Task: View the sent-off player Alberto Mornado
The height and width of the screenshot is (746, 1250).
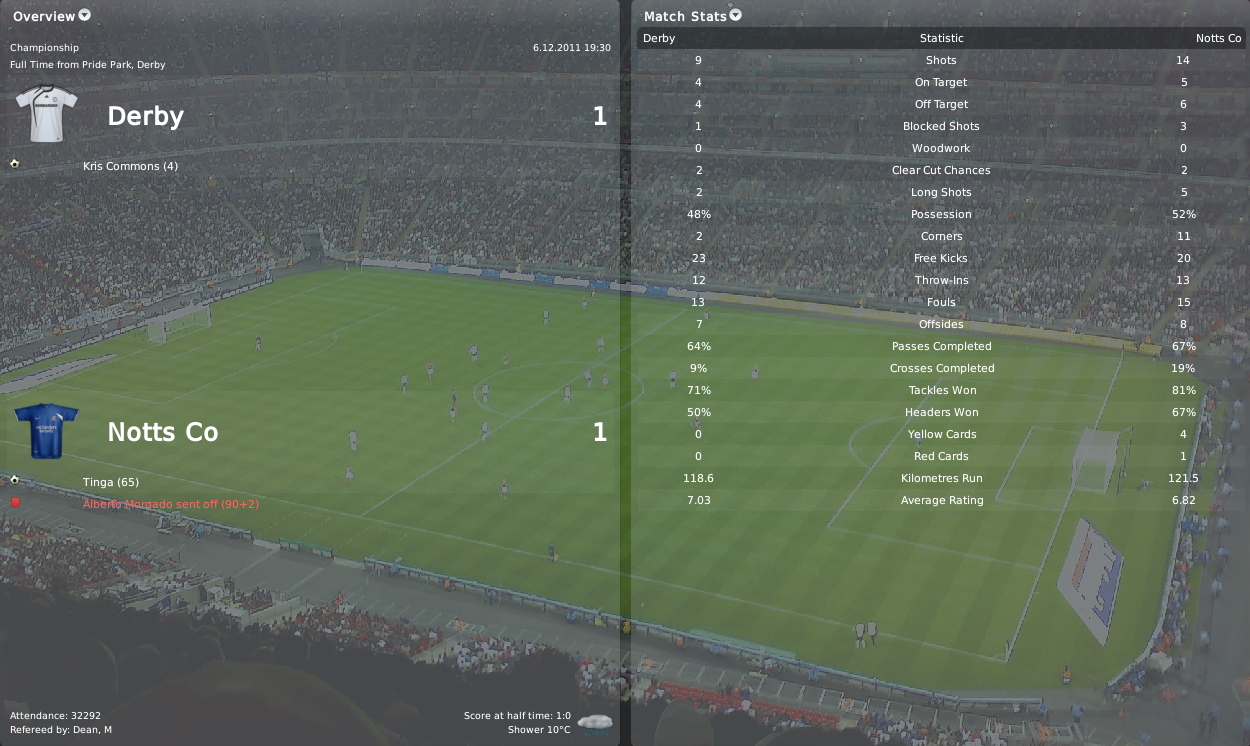Action: [170, 504]
